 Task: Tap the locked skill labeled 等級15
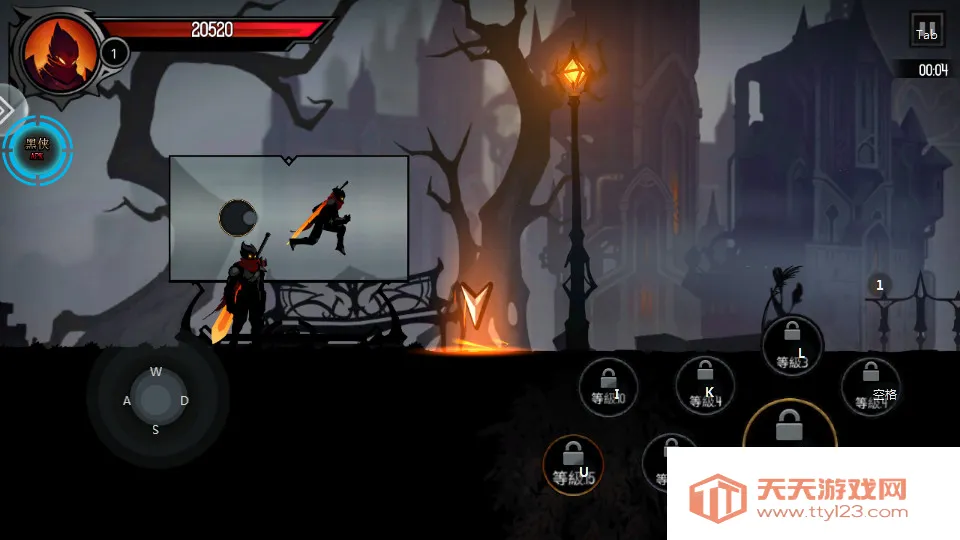click(x=573, y=464)
